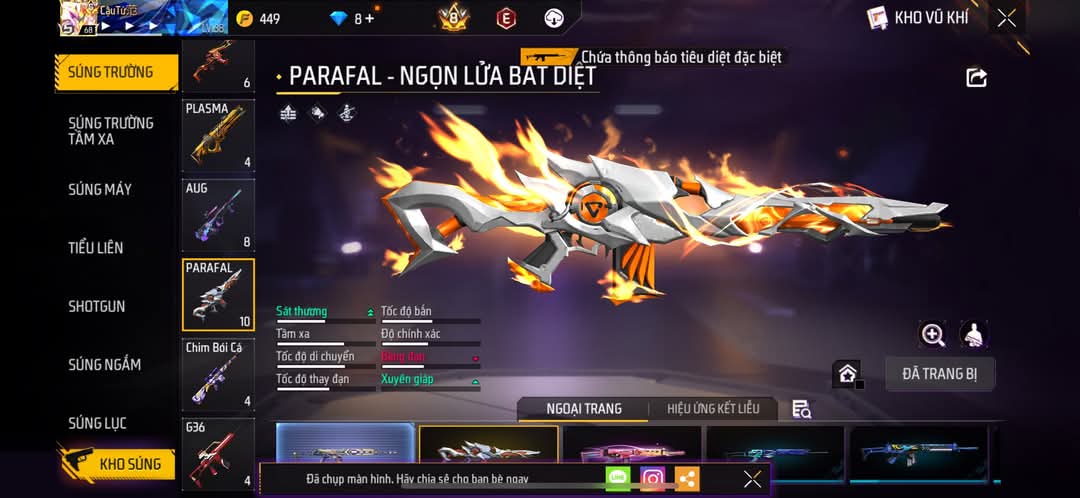Screen dimensions: 1080x498
Task: Click the Kho Súng button
Action: pyautogui.click(x=118, y=464)
